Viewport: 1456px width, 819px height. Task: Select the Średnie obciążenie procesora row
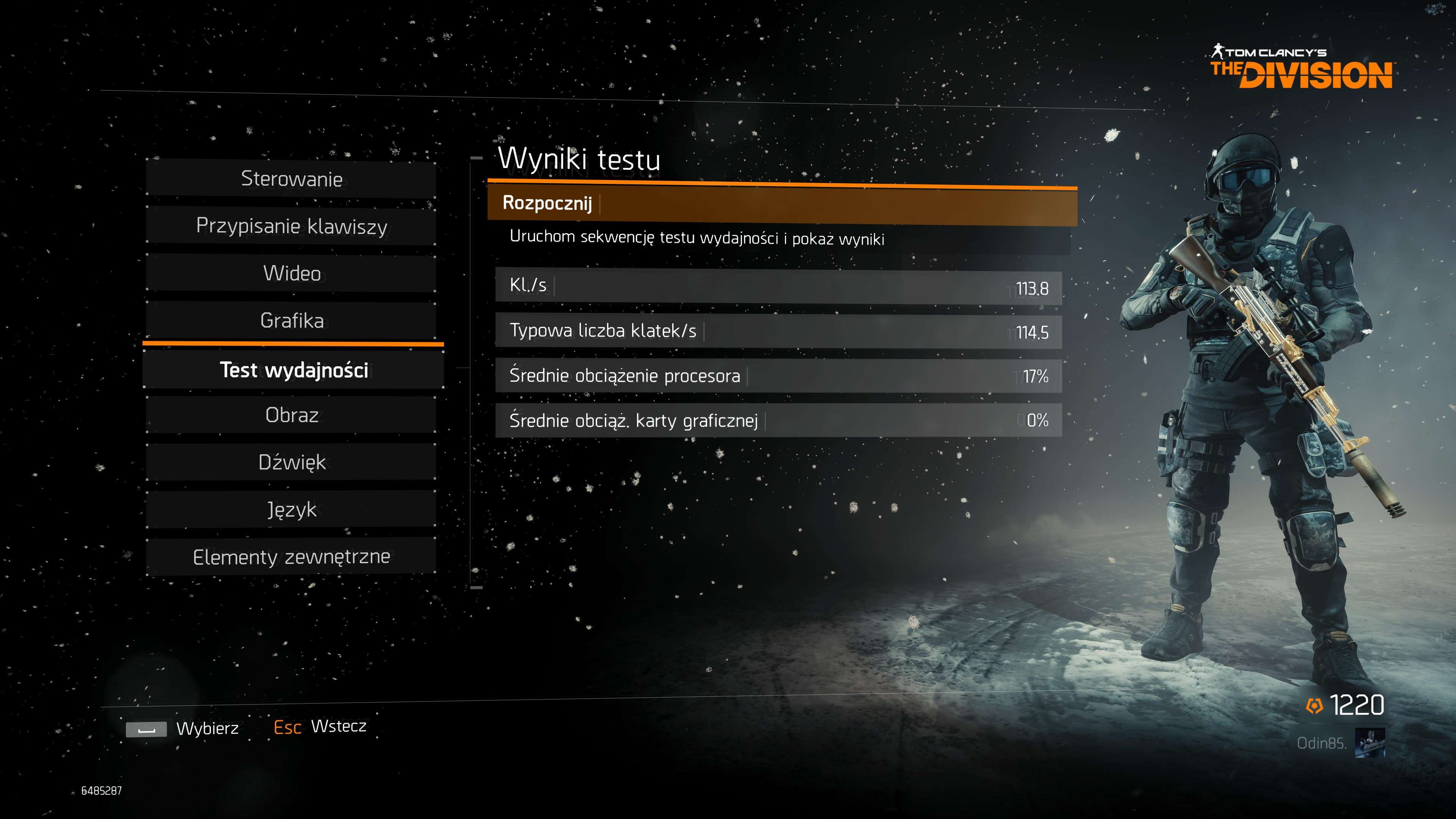[778, 376]
